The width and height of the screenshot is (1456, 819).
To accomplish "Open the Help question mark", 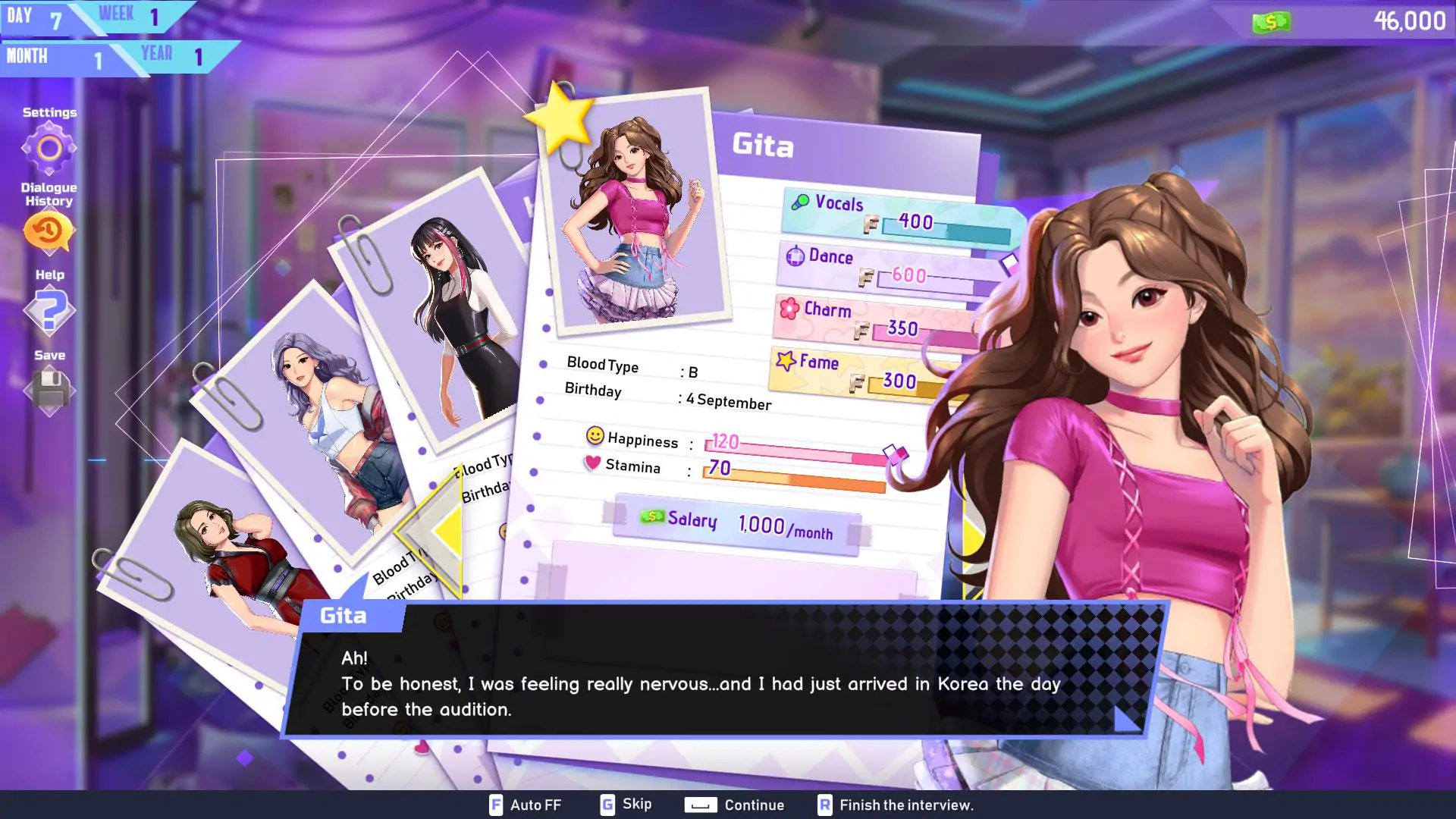I will (49, 311).
